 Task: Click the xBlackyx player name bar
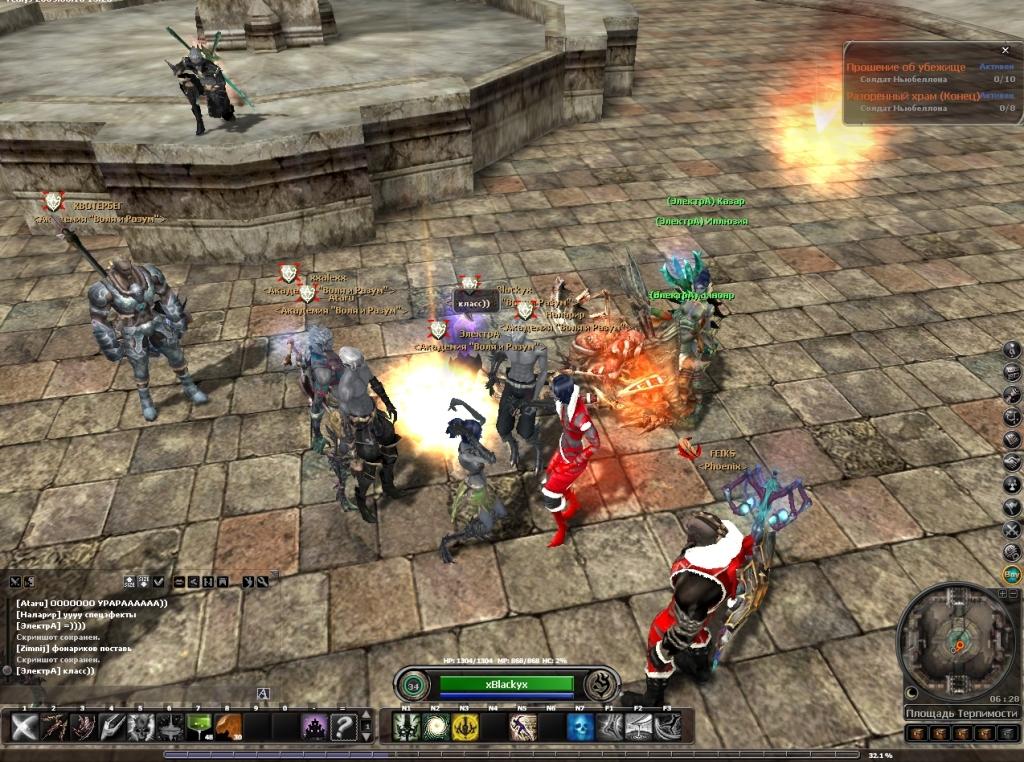point(506,684)
